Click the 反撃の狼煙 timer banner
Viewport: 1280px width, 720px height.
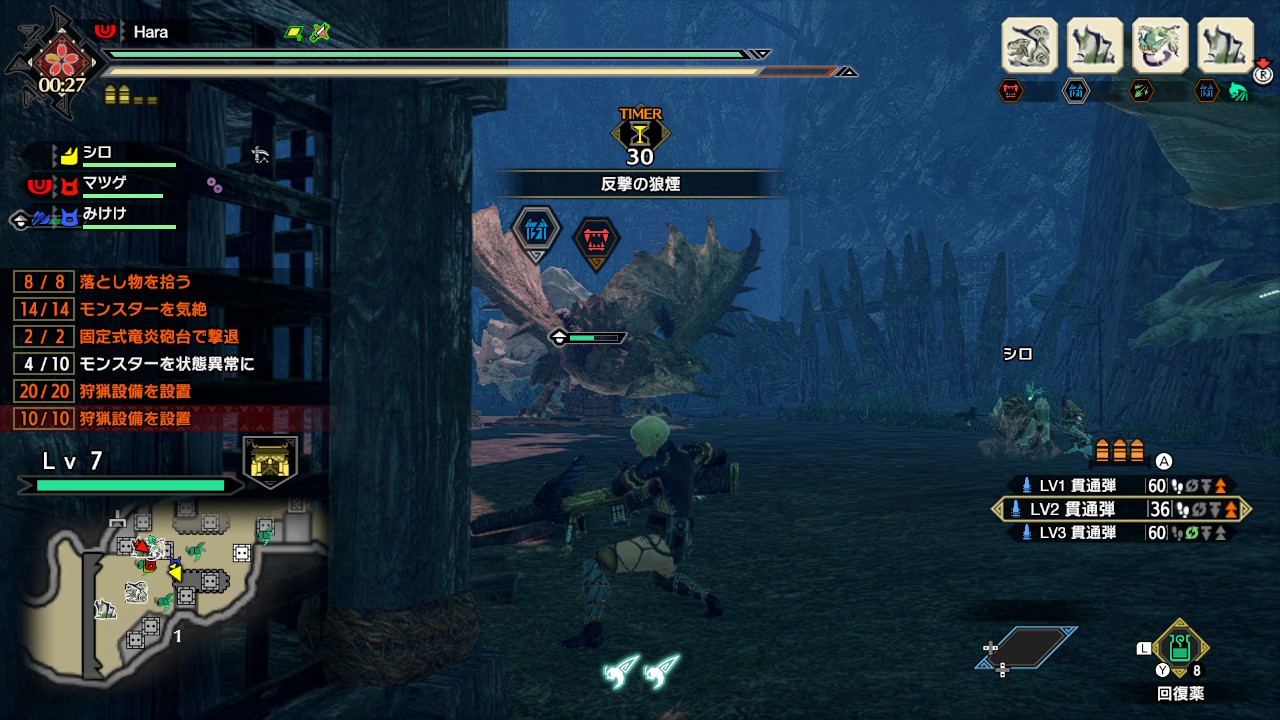[x=640, y=184]
